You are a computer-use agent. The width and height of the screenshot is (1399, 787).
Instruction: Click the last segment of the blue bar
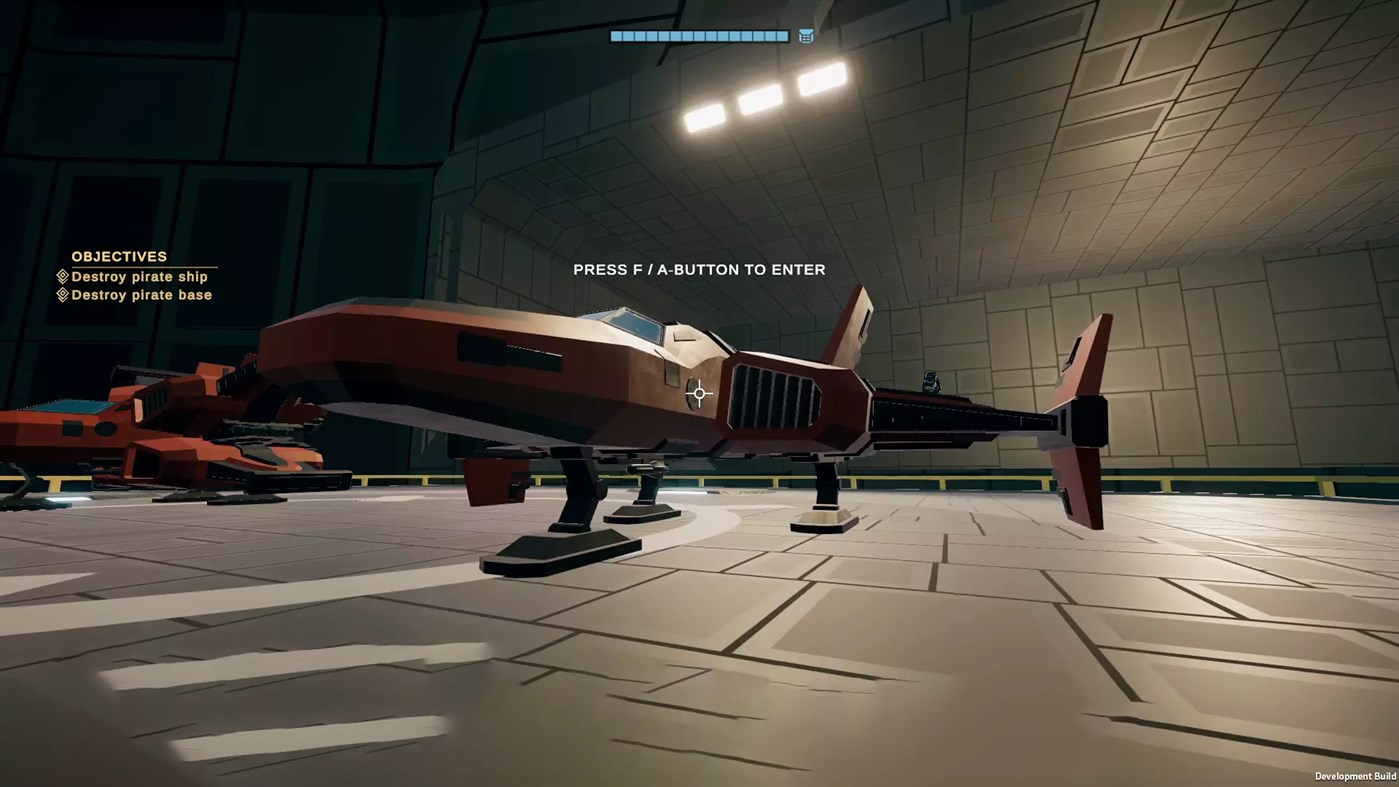[x=780, y=35]
